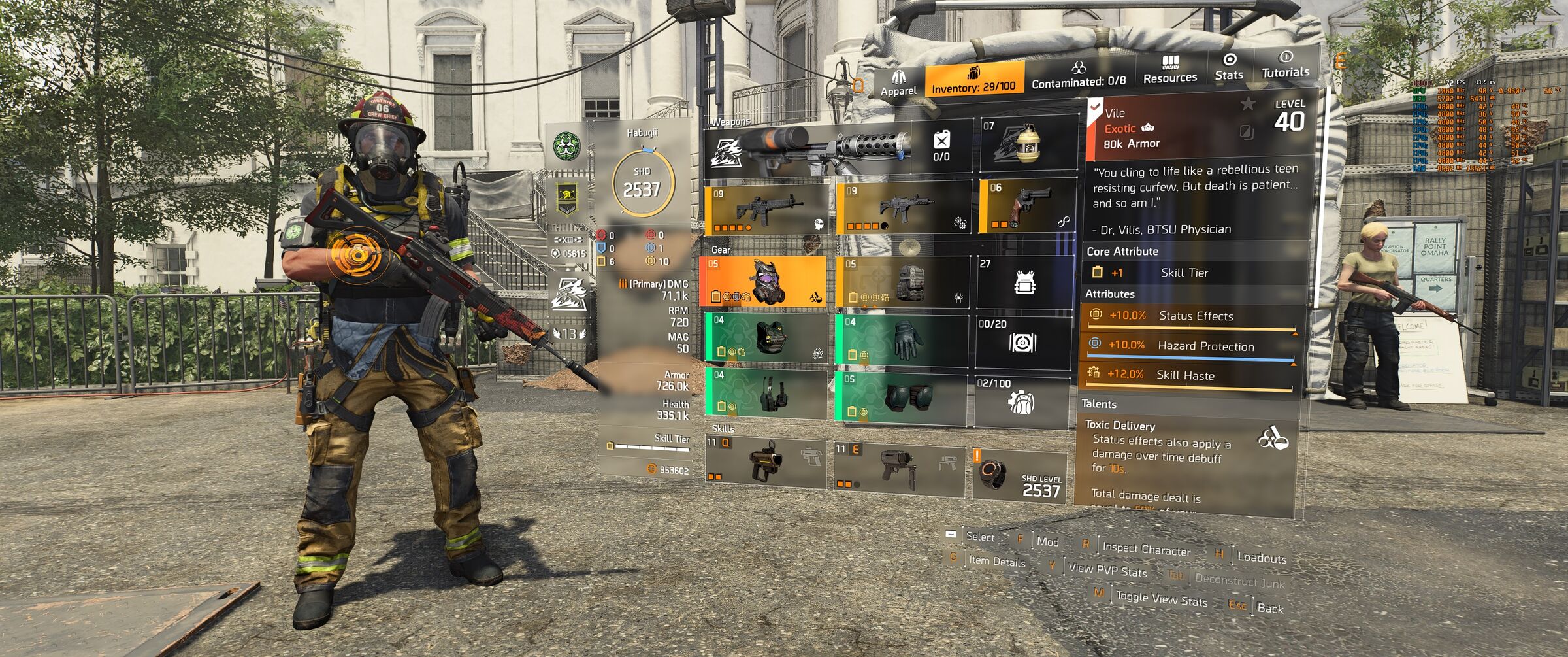Open the Stats tab
This screenshot has height=657, width=1568.
[1228, 67]
